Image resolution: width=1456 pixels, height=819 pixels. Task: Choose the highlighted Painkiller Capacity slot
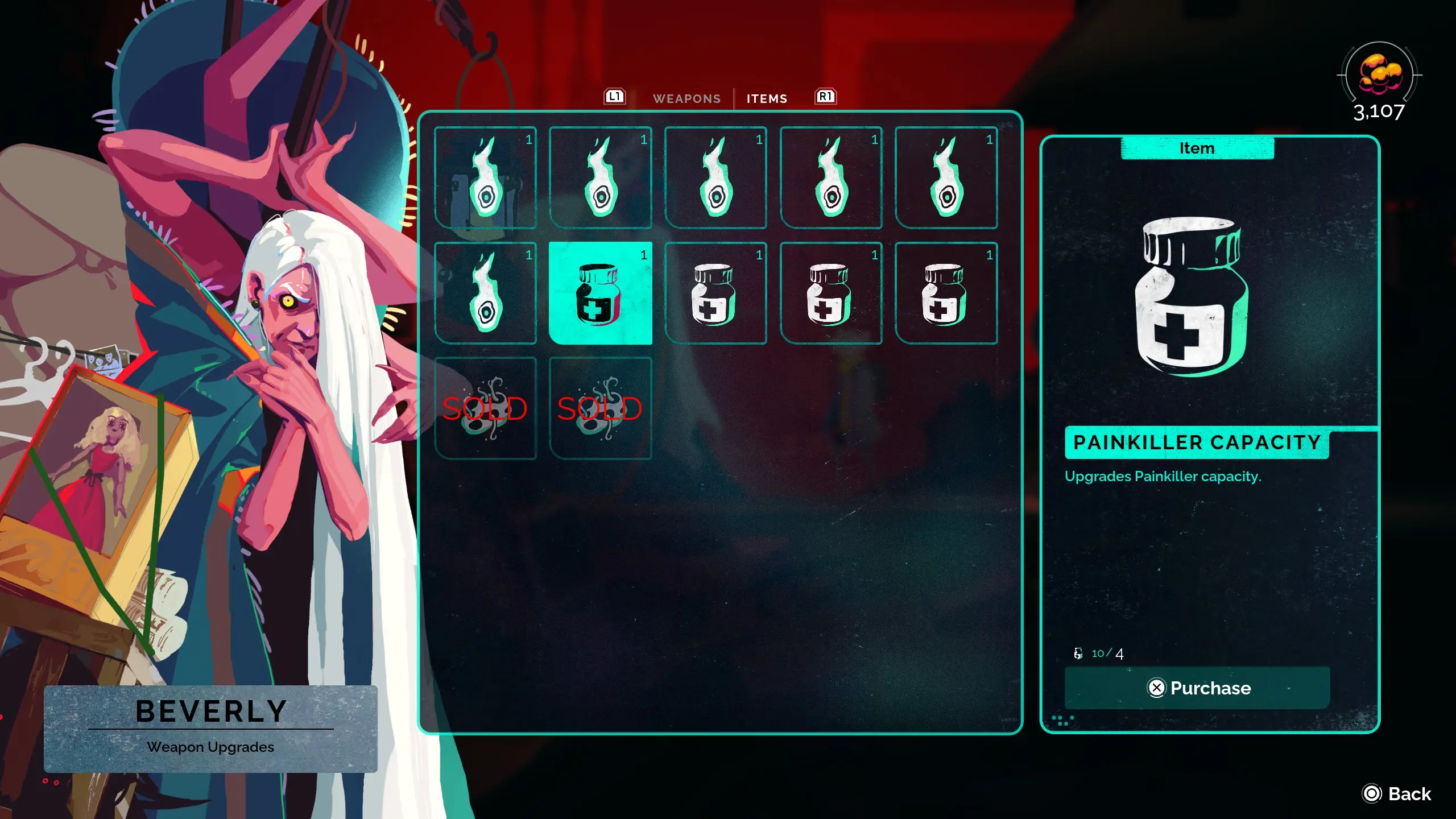click(x=600, y=293)
